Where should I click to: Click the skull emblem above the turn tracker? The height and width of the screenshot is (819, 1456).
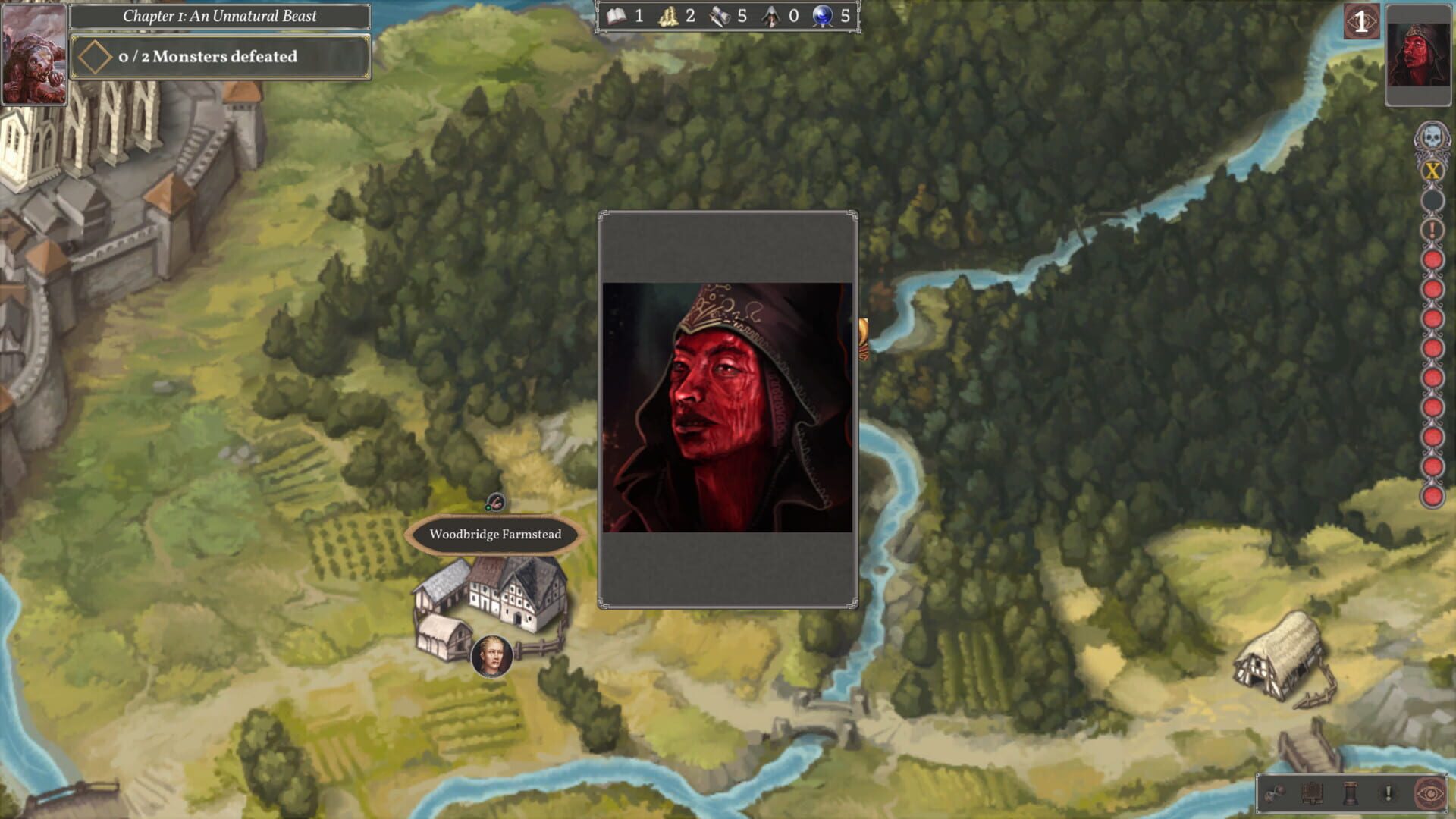[1432, 137]
